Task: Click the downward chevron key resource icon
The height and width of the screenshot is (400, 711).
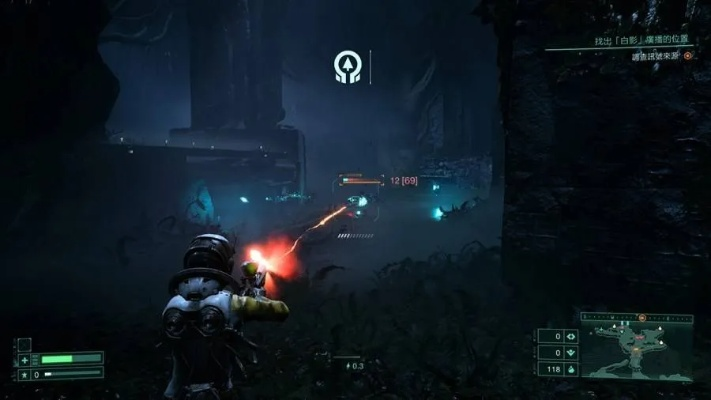Action: pyautogui.click(x=570, y=352)
